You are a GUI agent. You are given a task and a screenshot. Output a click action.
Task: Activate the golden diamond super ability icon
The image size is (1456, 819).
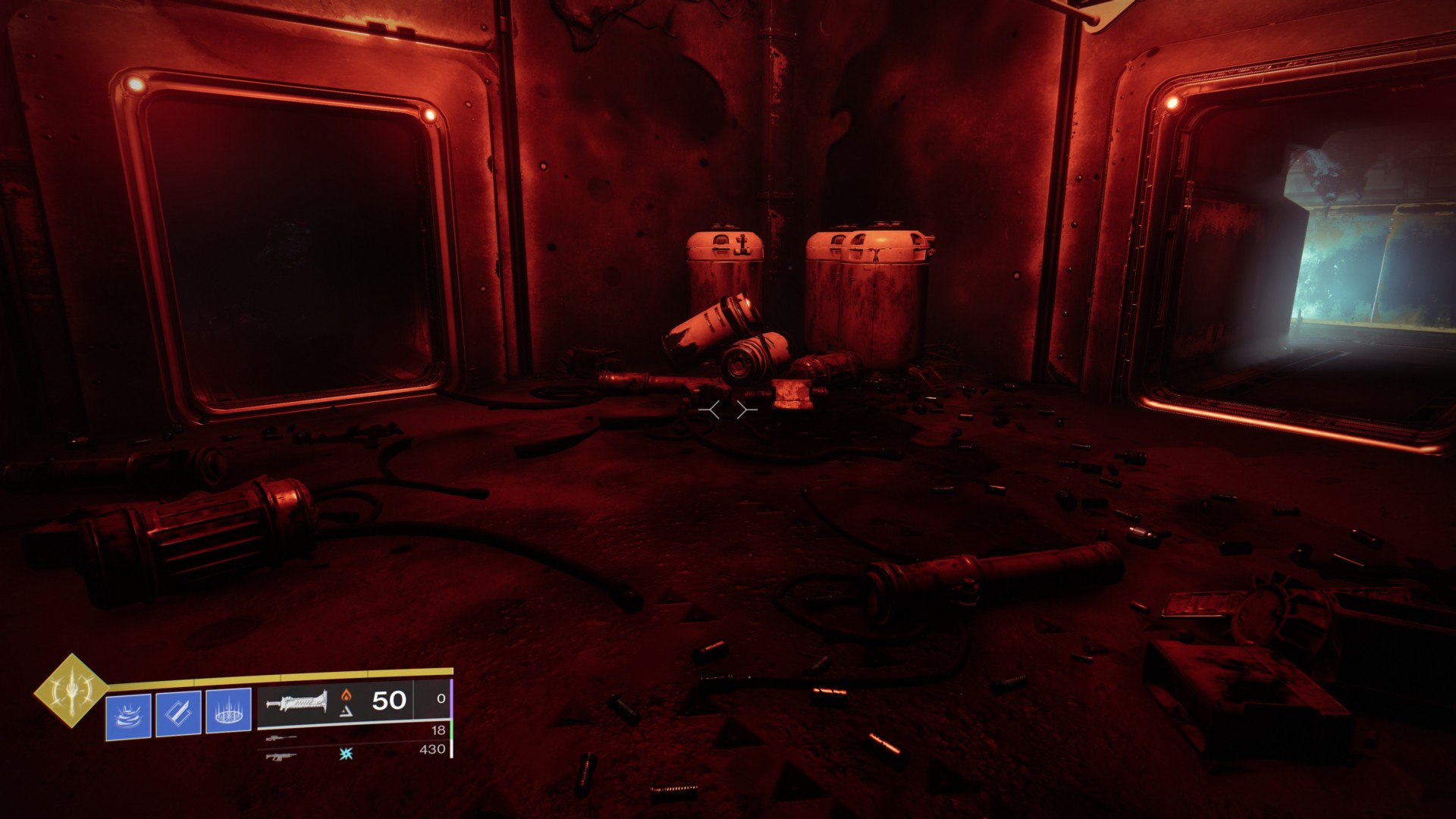point(72,691)
